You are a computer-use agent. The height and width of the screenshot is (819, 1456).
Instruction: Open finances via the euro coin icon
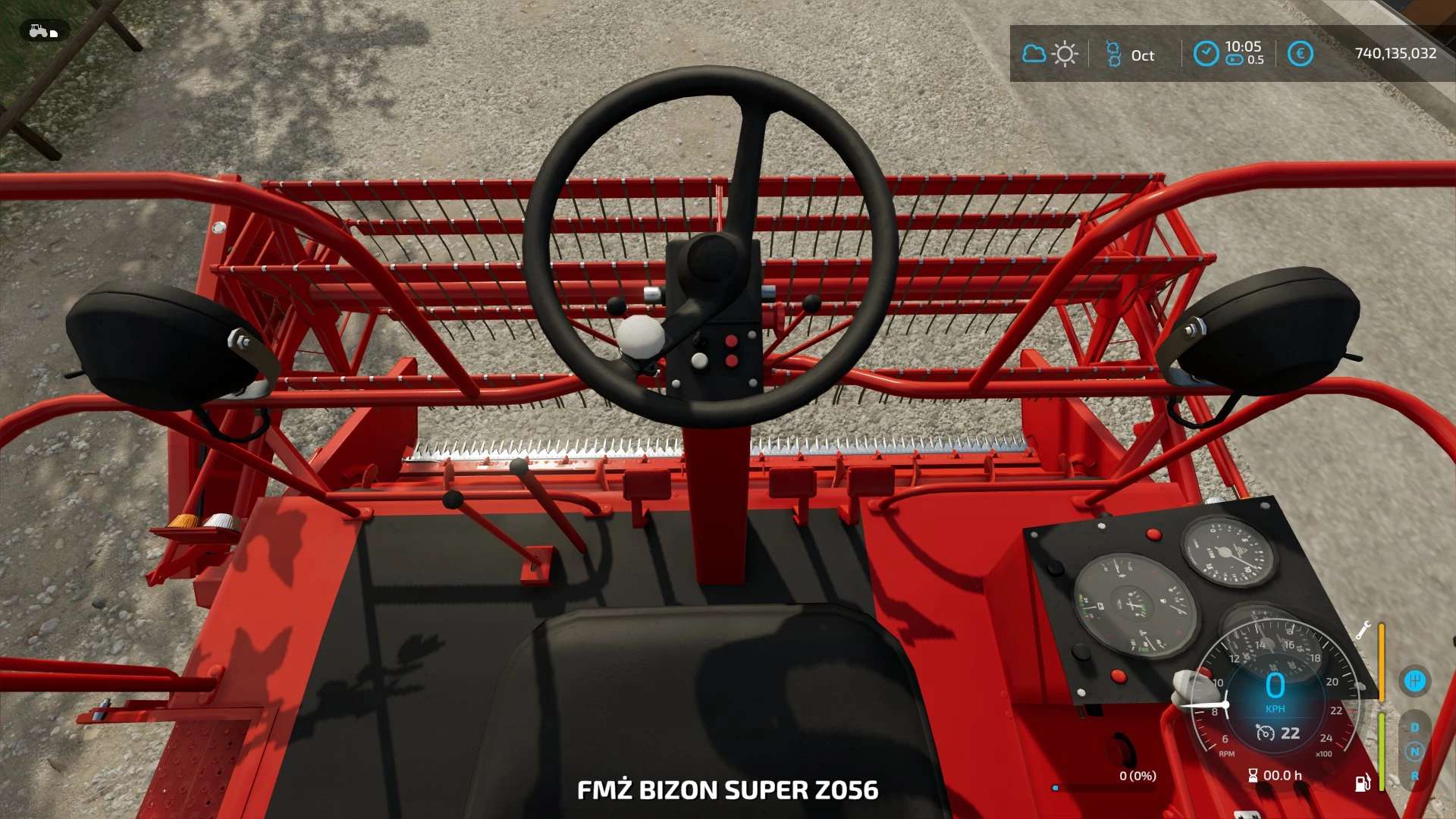(1300, 54)
